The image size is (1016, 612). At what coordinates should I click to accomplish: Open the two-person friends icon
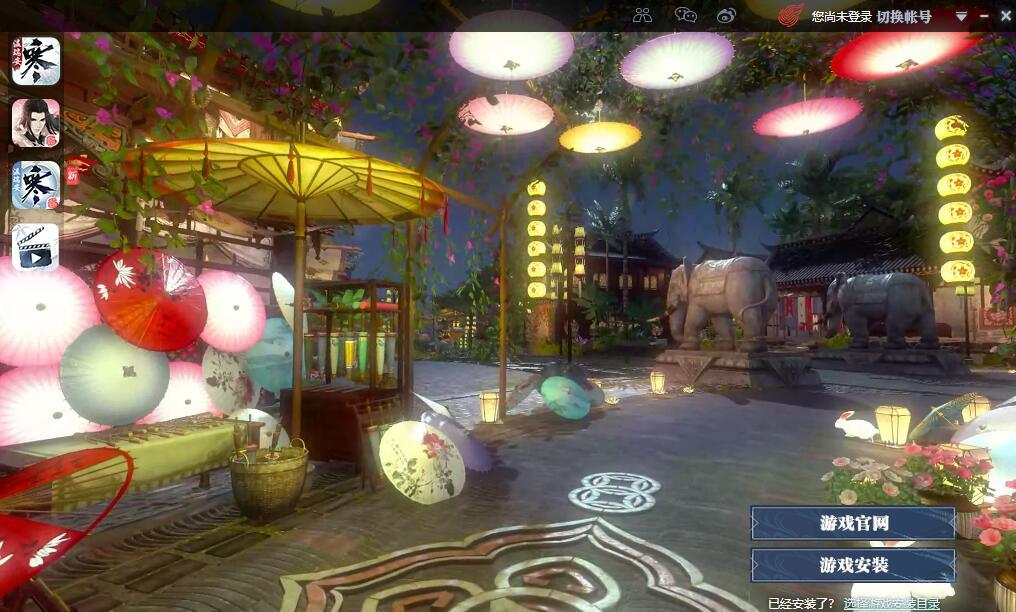click(x=642, y=15)
